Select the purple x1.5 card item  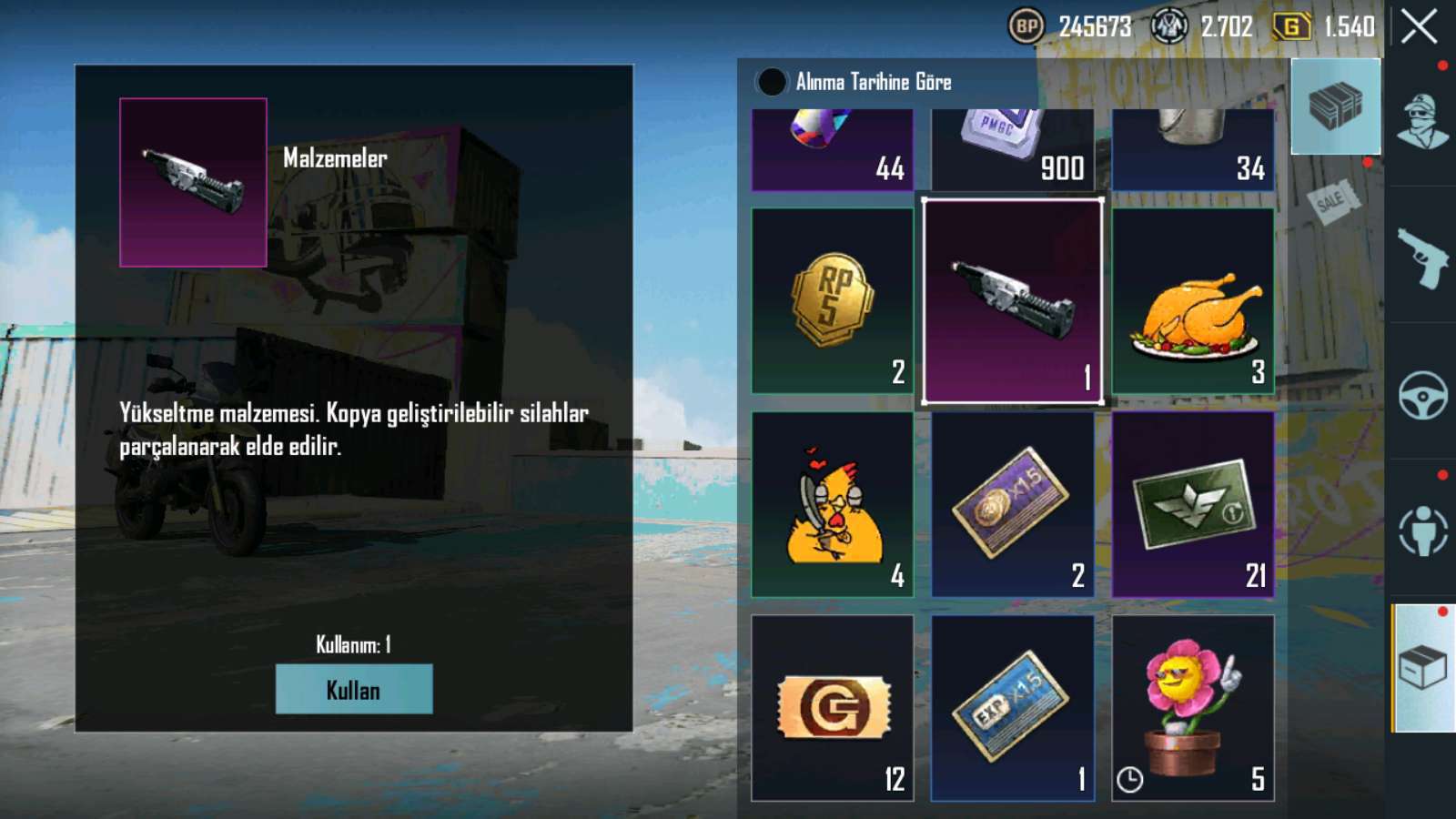click(x=1012, y=505)
